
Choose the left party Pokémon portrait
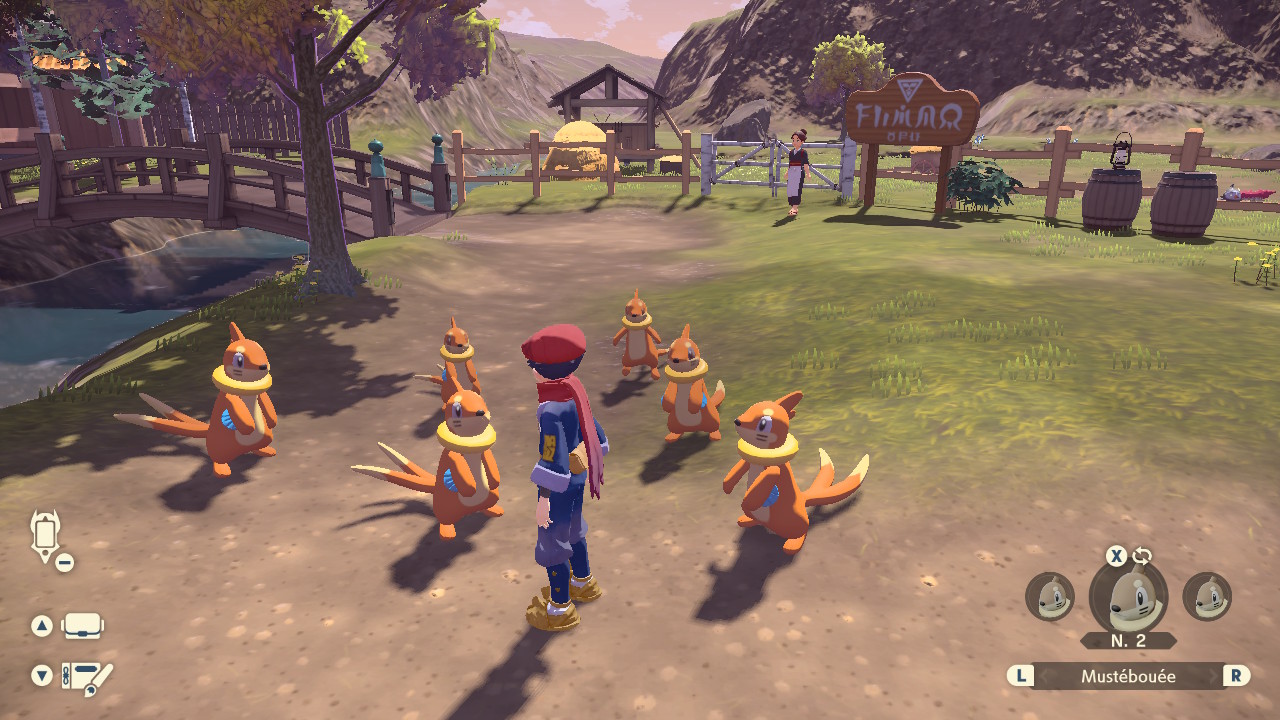(x=1050, y=597)
